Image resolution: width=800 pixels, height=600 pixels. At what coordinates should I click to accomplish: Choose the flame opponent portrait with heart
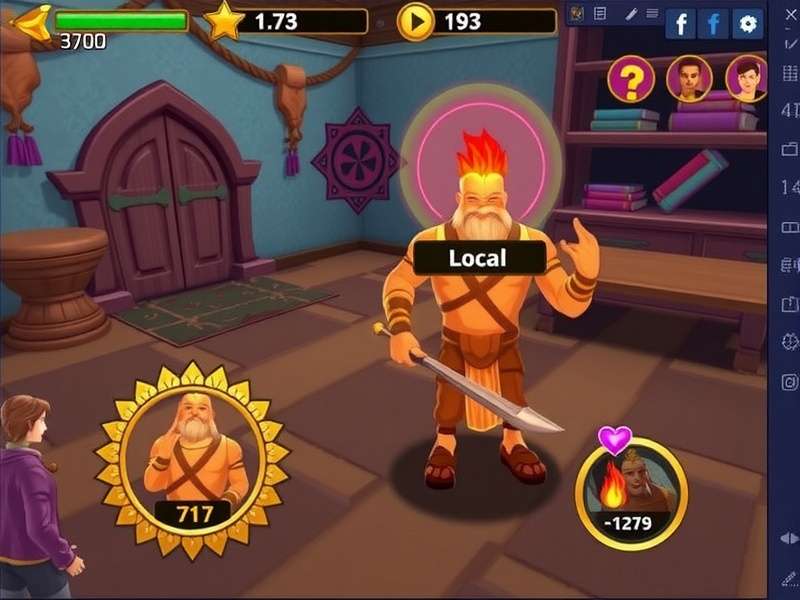[630, 492]
